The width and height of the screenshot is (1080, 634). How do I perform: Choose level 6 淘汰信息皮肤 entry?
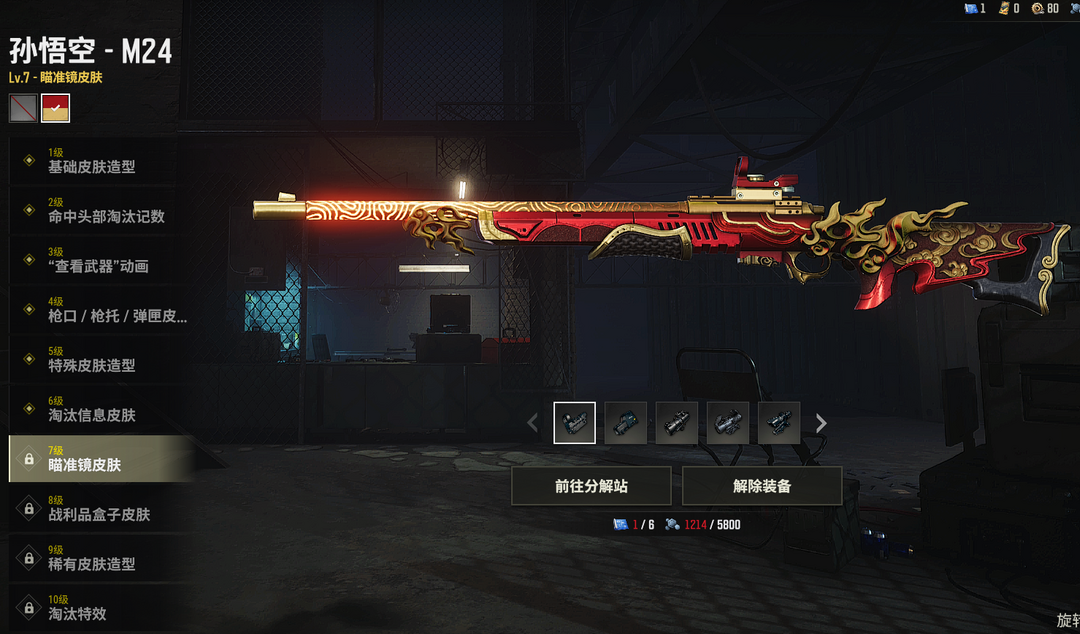coord(98,410)
